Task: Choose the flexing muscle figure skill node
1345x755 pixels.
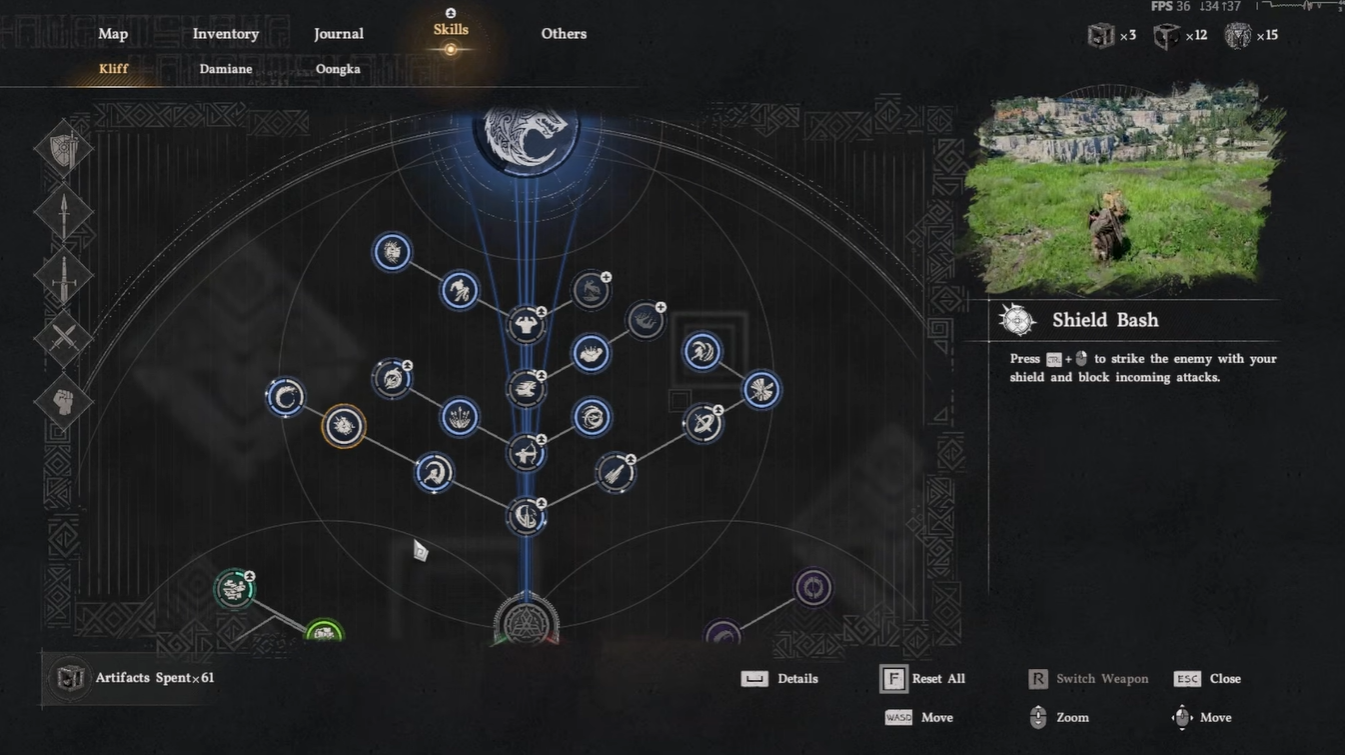Action: point(526,324)
